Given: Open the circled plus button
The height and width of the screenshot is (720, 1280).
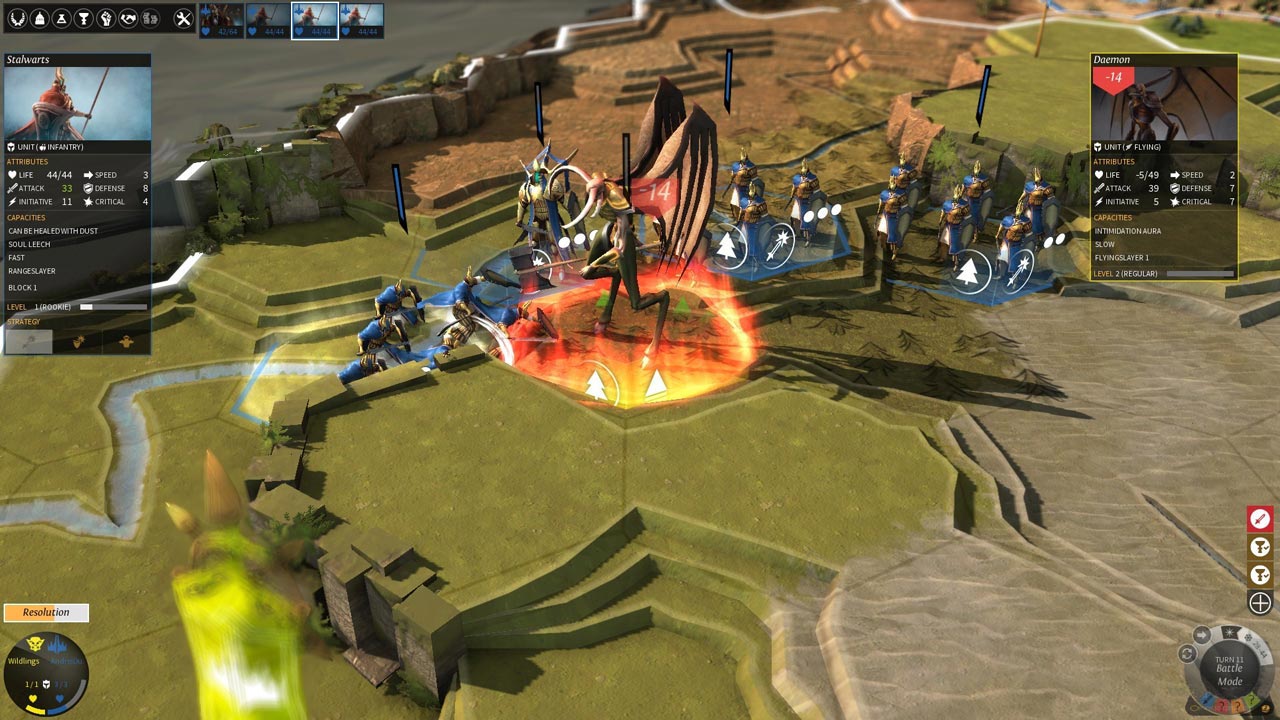Looking at the screenshot, I should click(1259, 602).
